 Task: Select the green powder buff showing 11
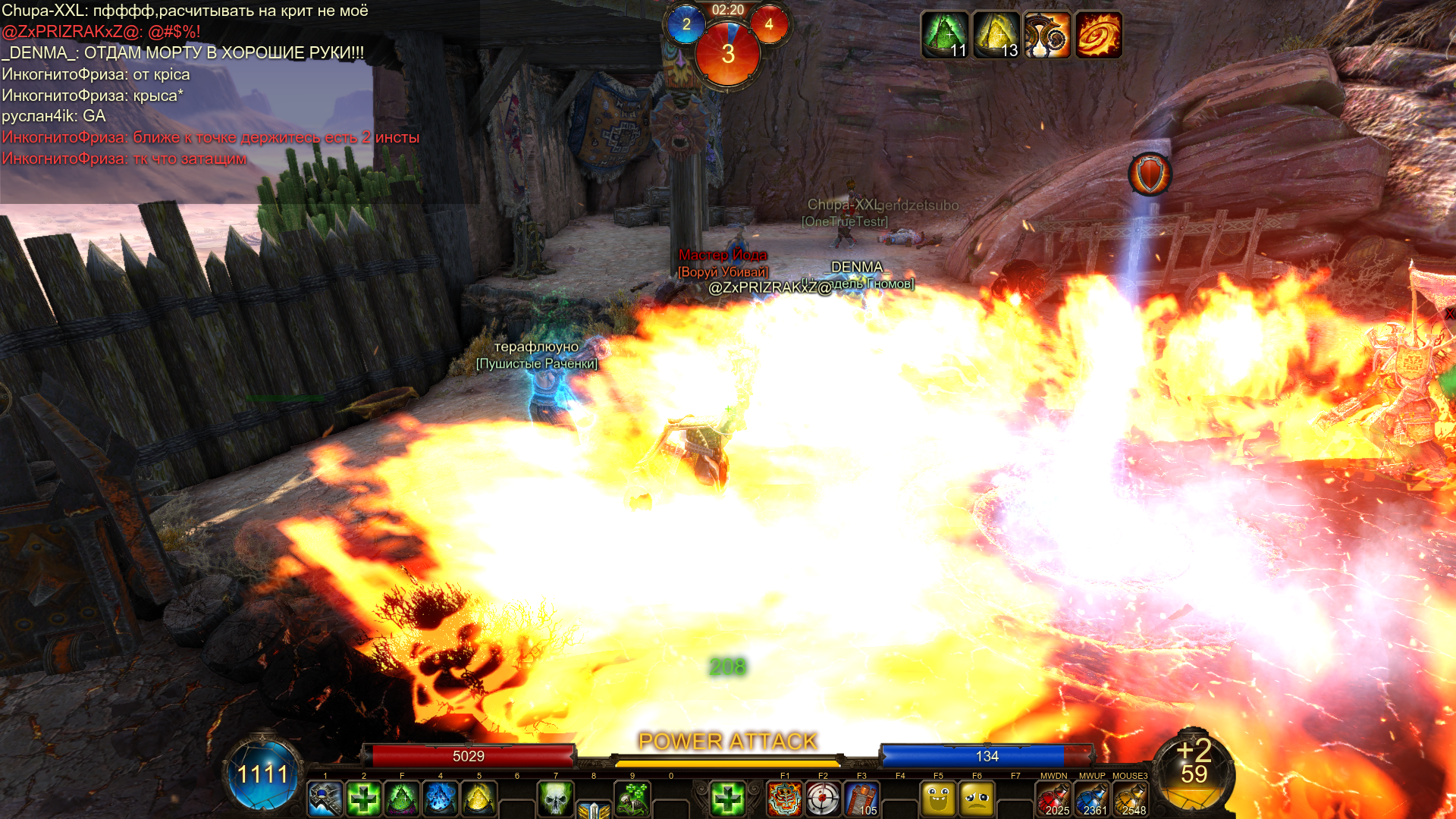[x=945, y=35]
